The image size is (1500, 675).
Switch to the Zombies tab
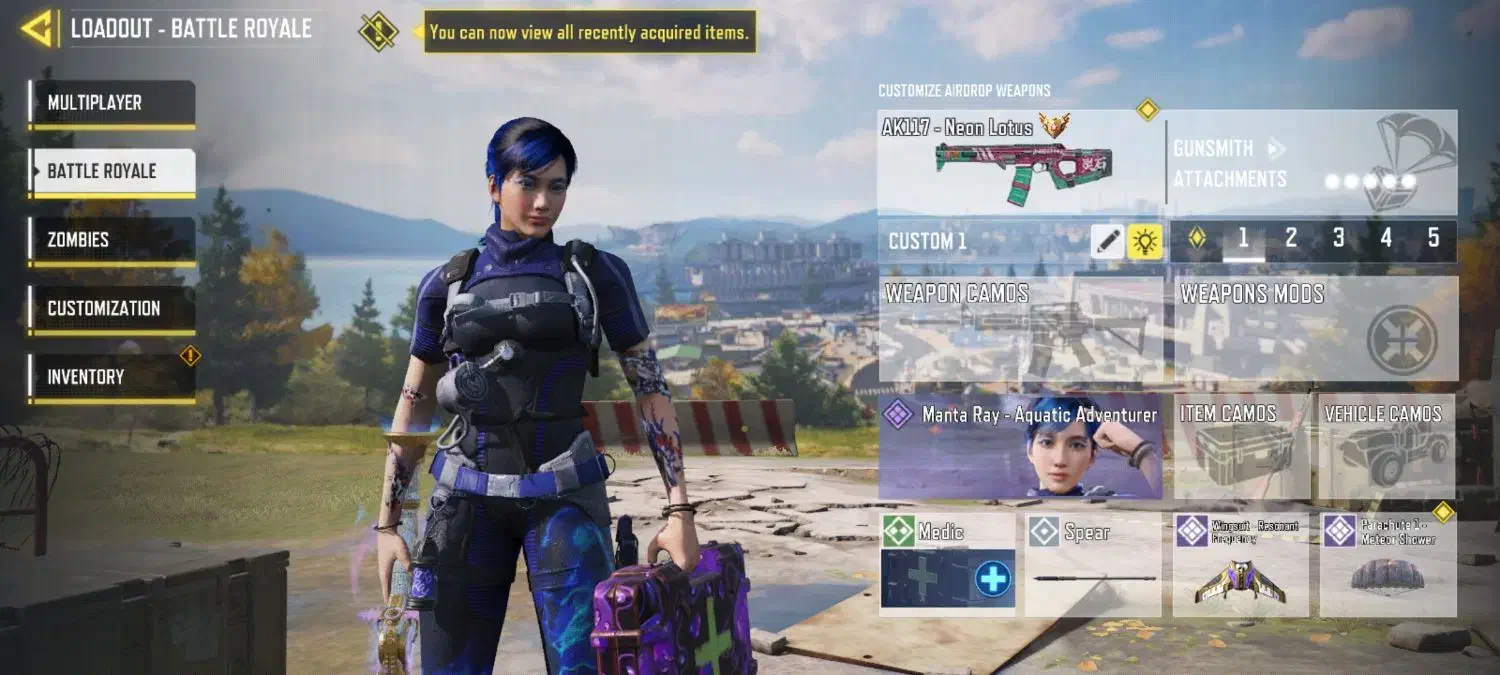coord(112,240)
